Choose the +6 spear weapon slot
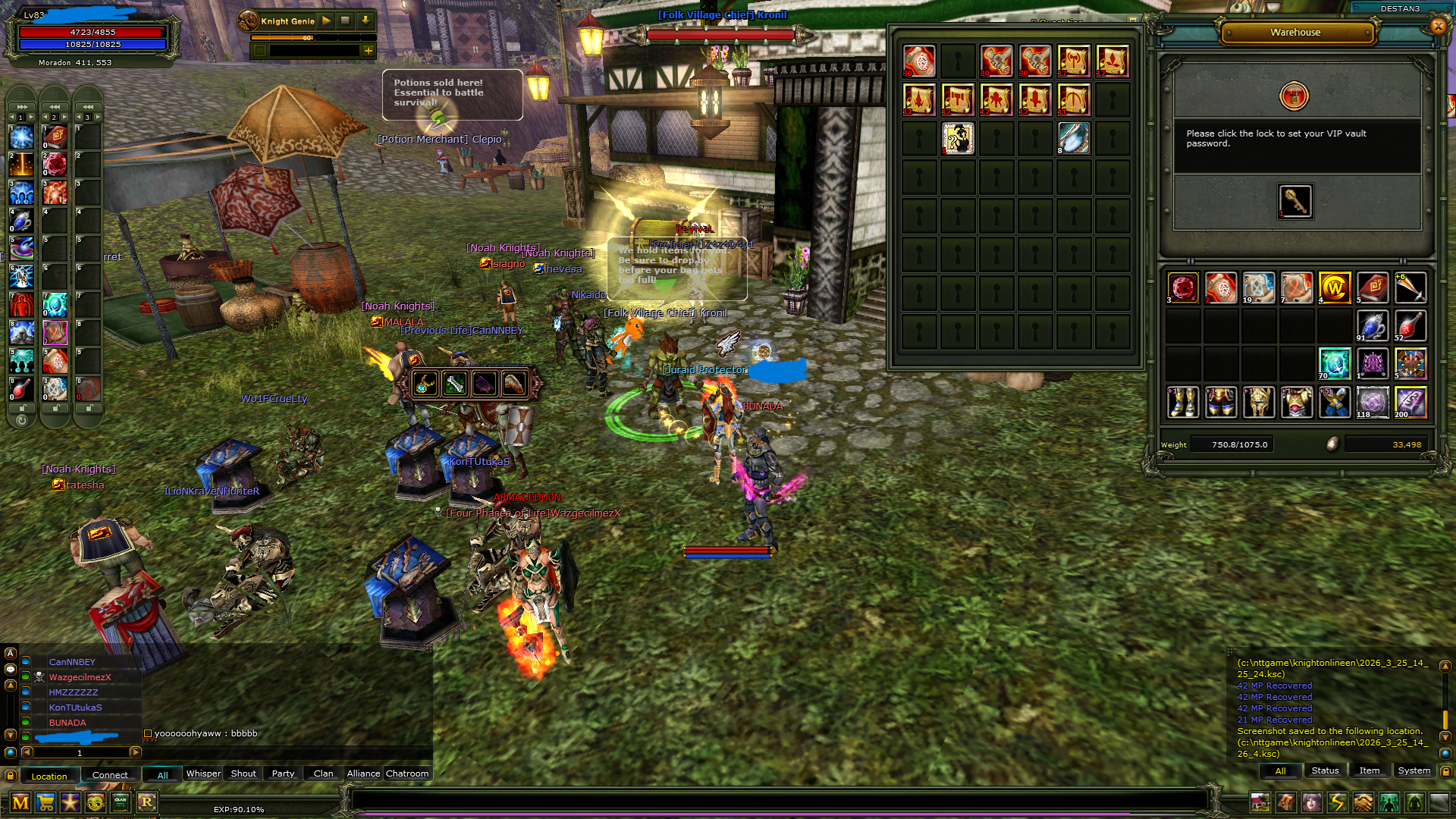 tap(1410, 287)
